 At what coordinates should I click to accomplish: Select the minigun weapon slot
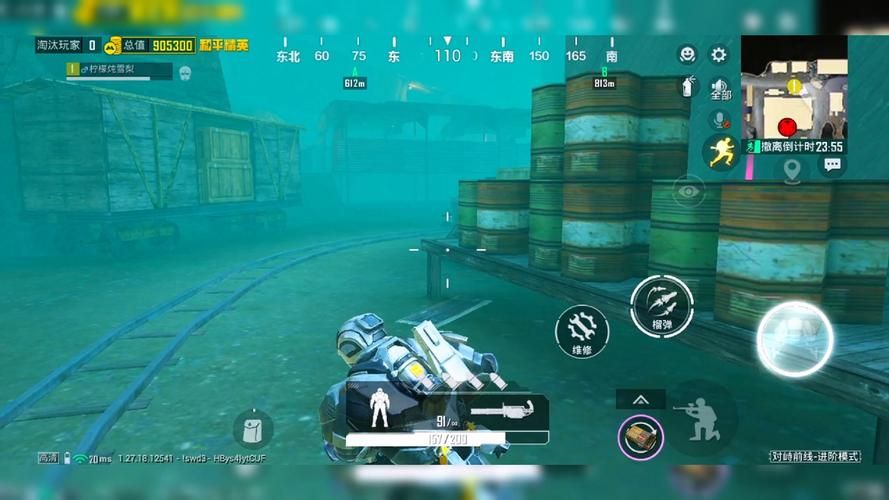tap(505, 410)
